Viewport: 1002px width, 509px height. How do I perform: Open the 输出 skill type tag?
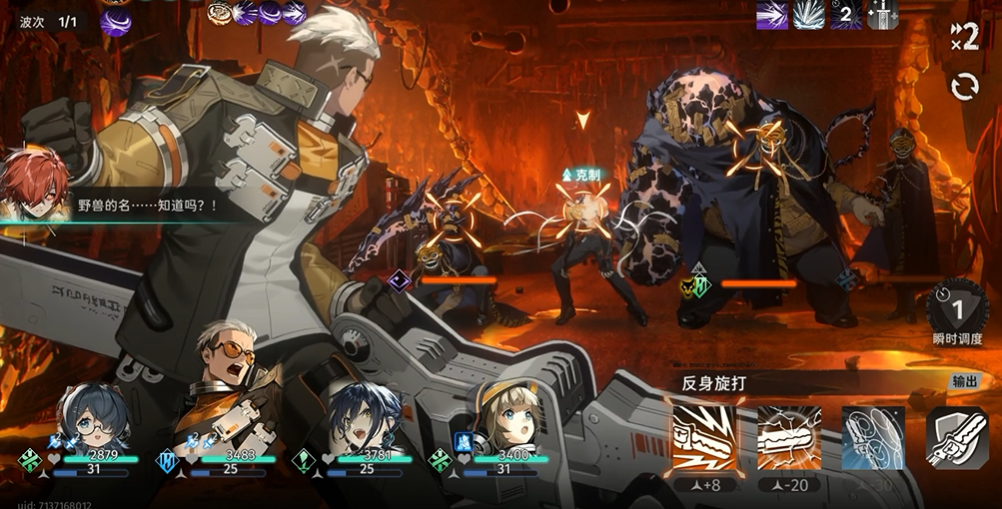(965, 382)
